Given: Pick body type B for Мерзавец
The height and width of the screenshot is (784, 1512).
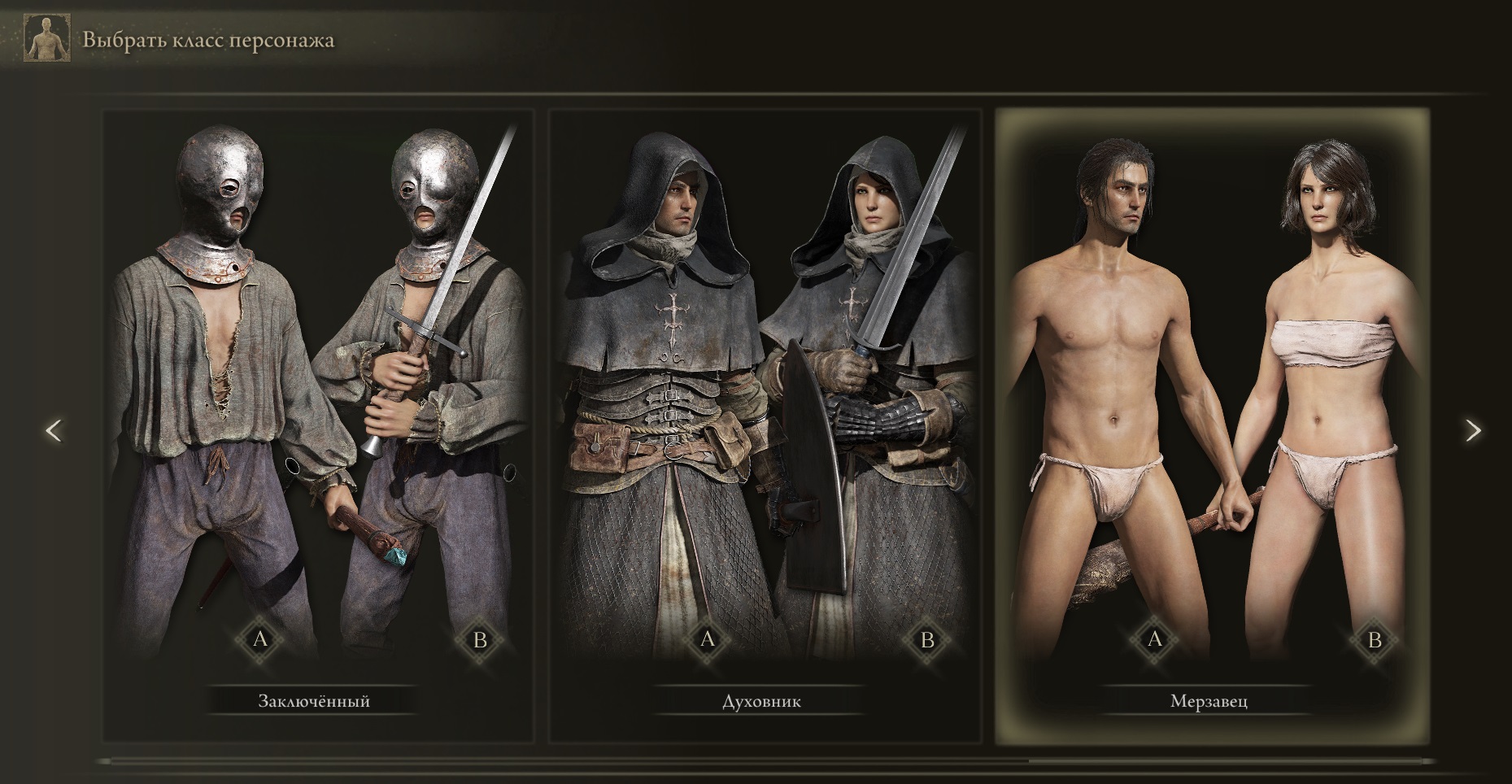Looking at the screenshot, I should 1375,639.
